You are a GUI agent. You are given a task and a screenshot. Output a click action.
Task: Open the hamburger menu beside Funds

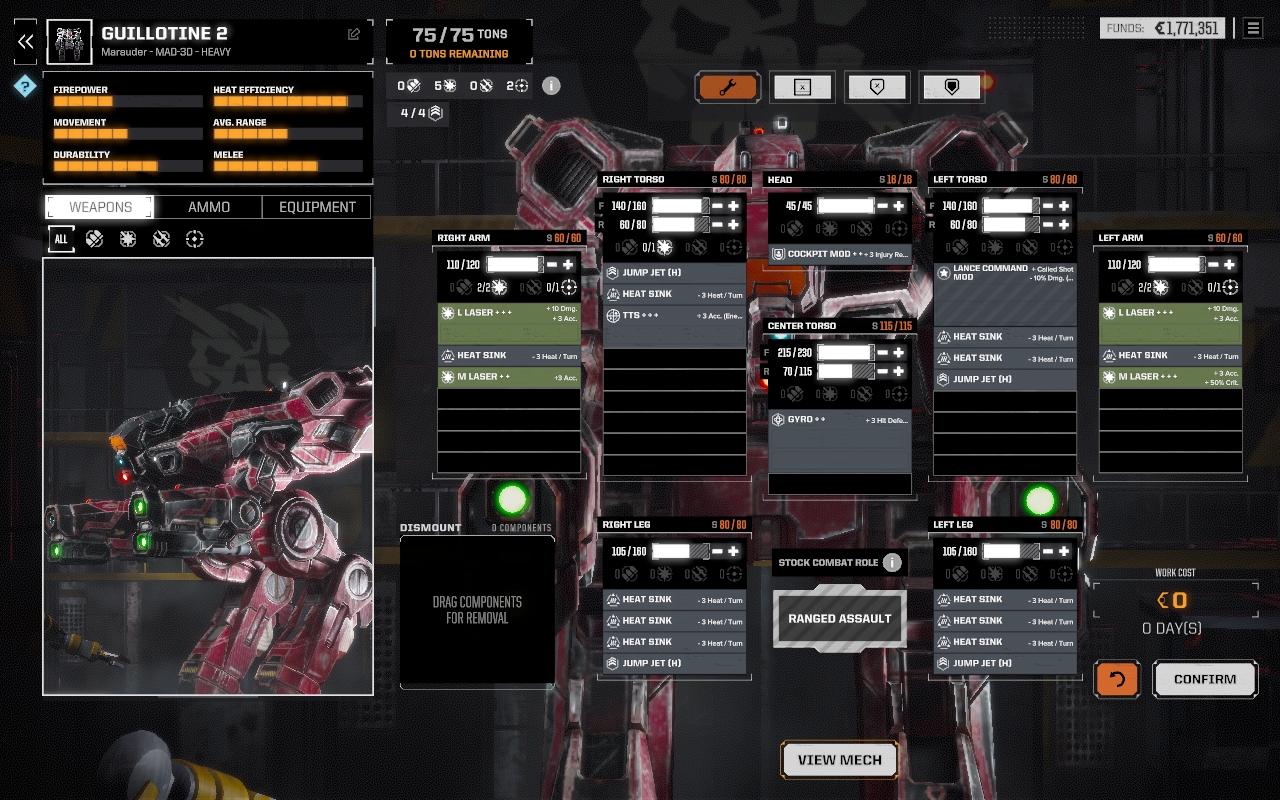pyautogui.click(x=1253, y=28)
